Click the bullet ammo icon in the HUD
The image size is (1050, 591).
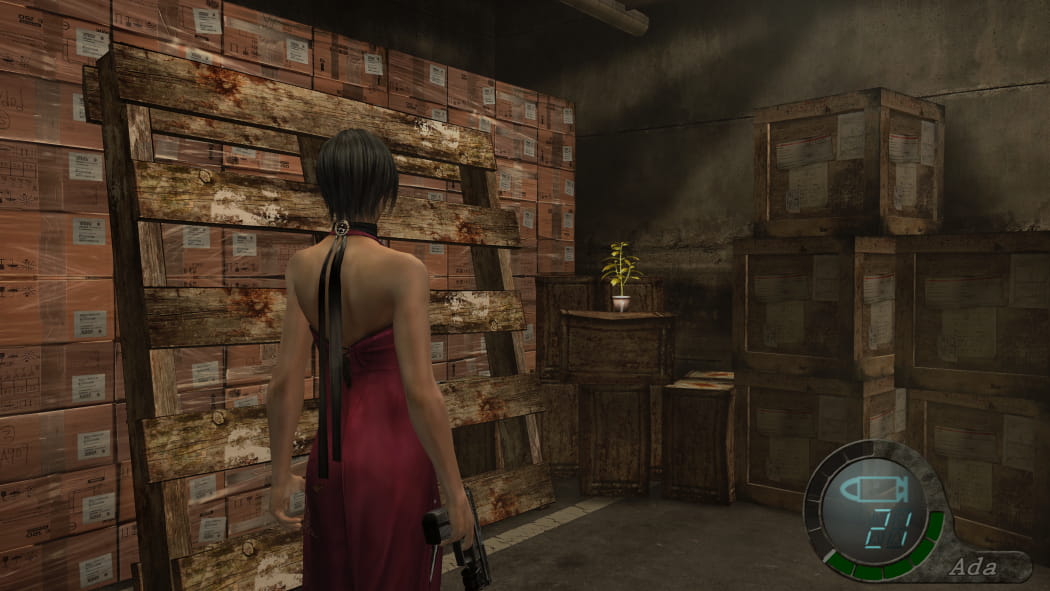coord(871,491)
